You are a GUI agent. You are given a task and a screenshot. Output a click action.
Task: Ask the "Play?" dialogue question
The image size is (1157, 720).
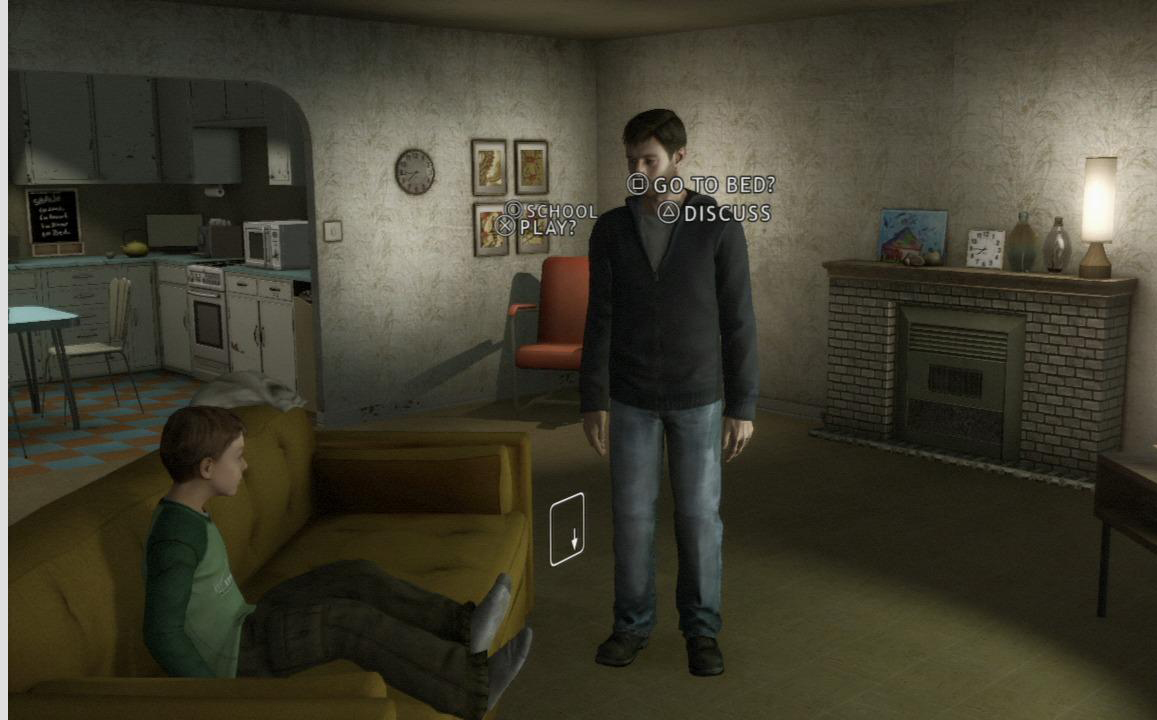(x=538, y=227)
